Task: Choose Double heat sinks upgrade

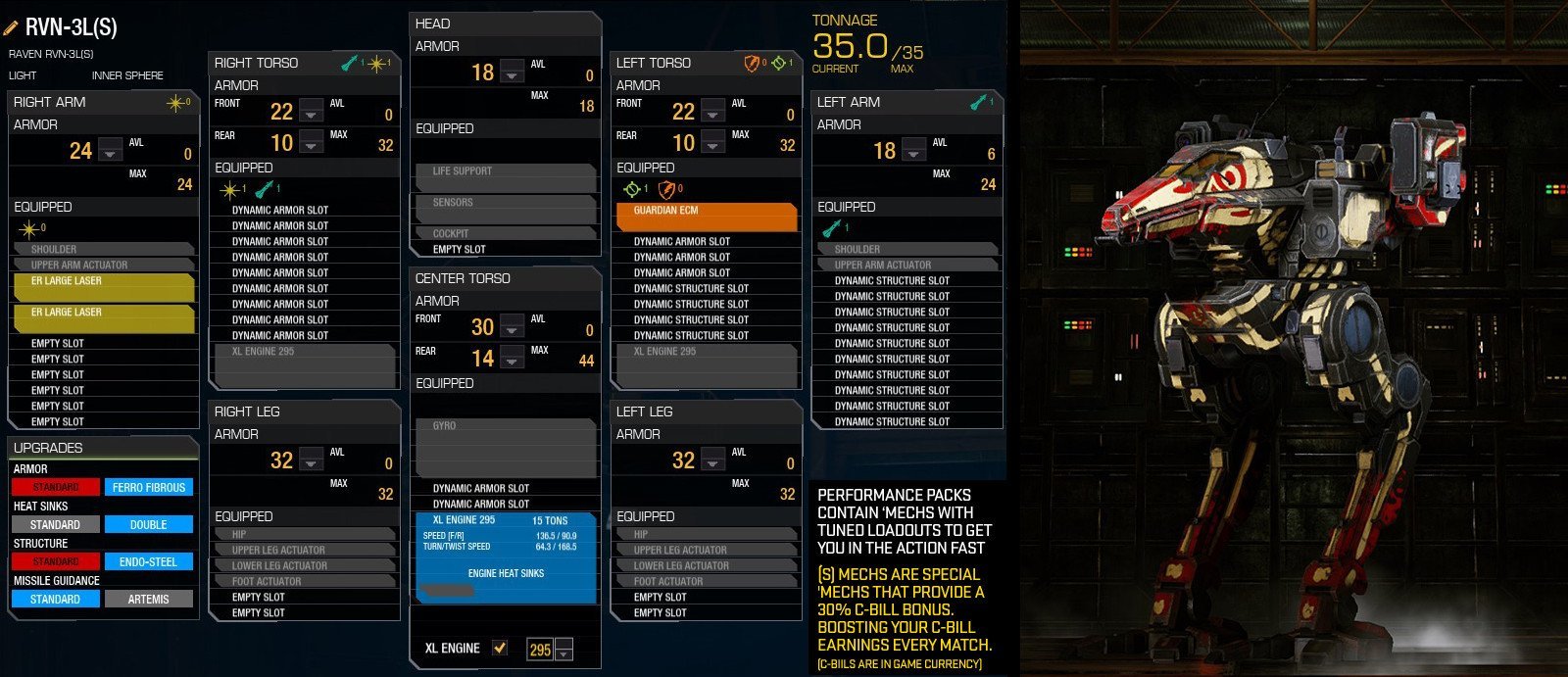Action: point(148,524)
